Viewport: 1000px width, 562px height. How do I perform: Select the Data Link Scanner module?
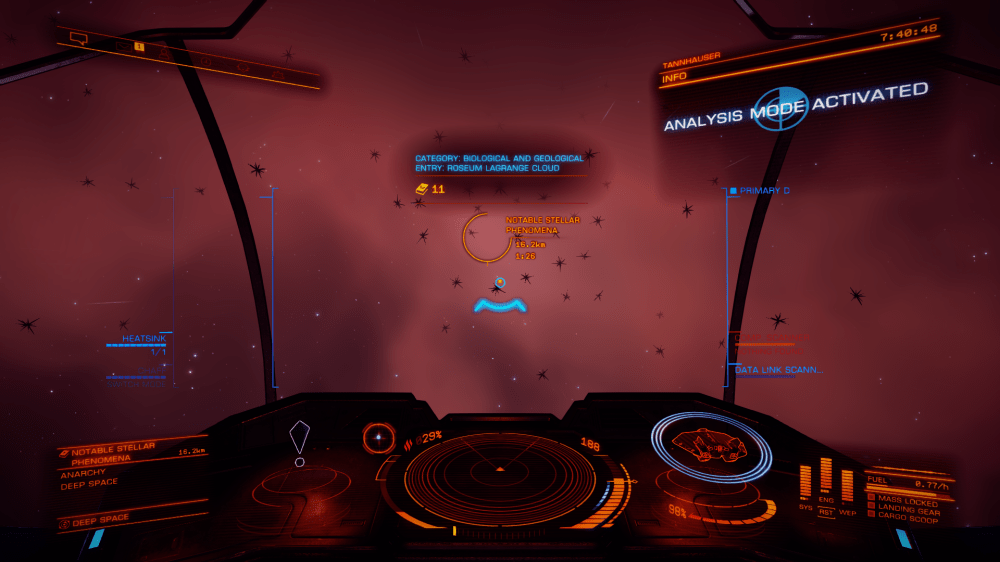click(x=779, y=370)
